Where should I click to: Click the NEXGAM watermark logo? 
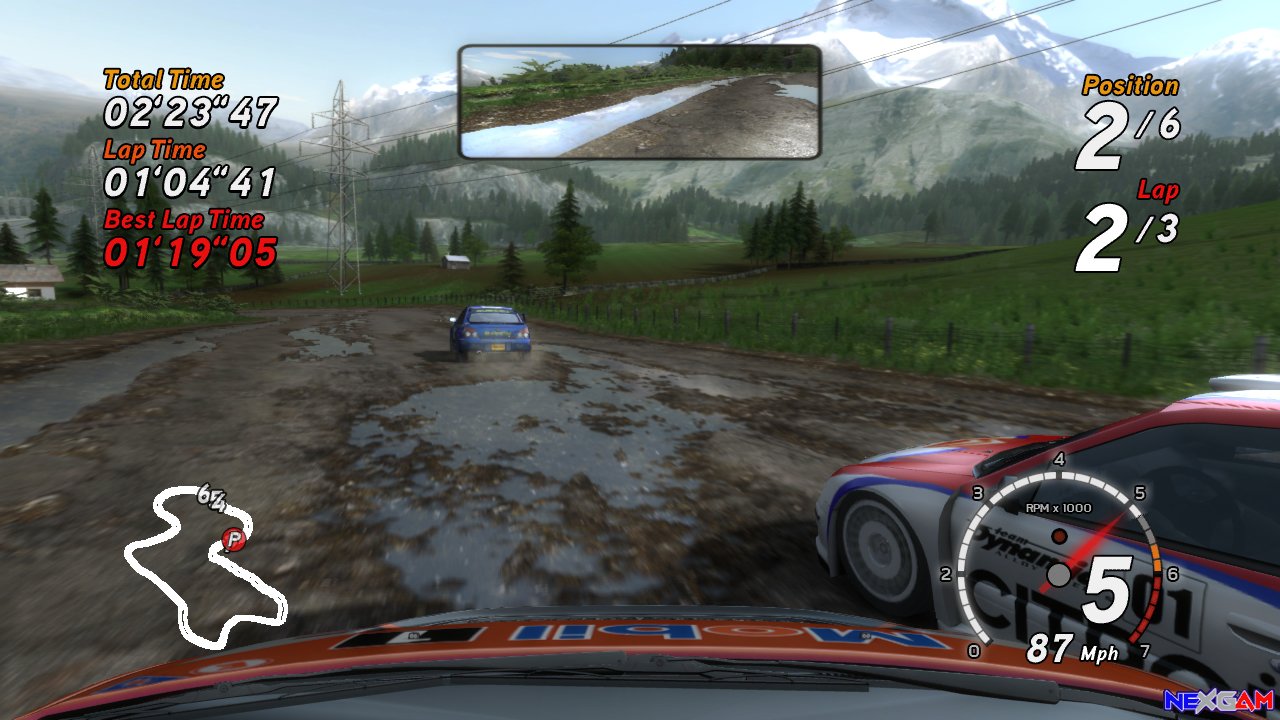[1219, 702]
